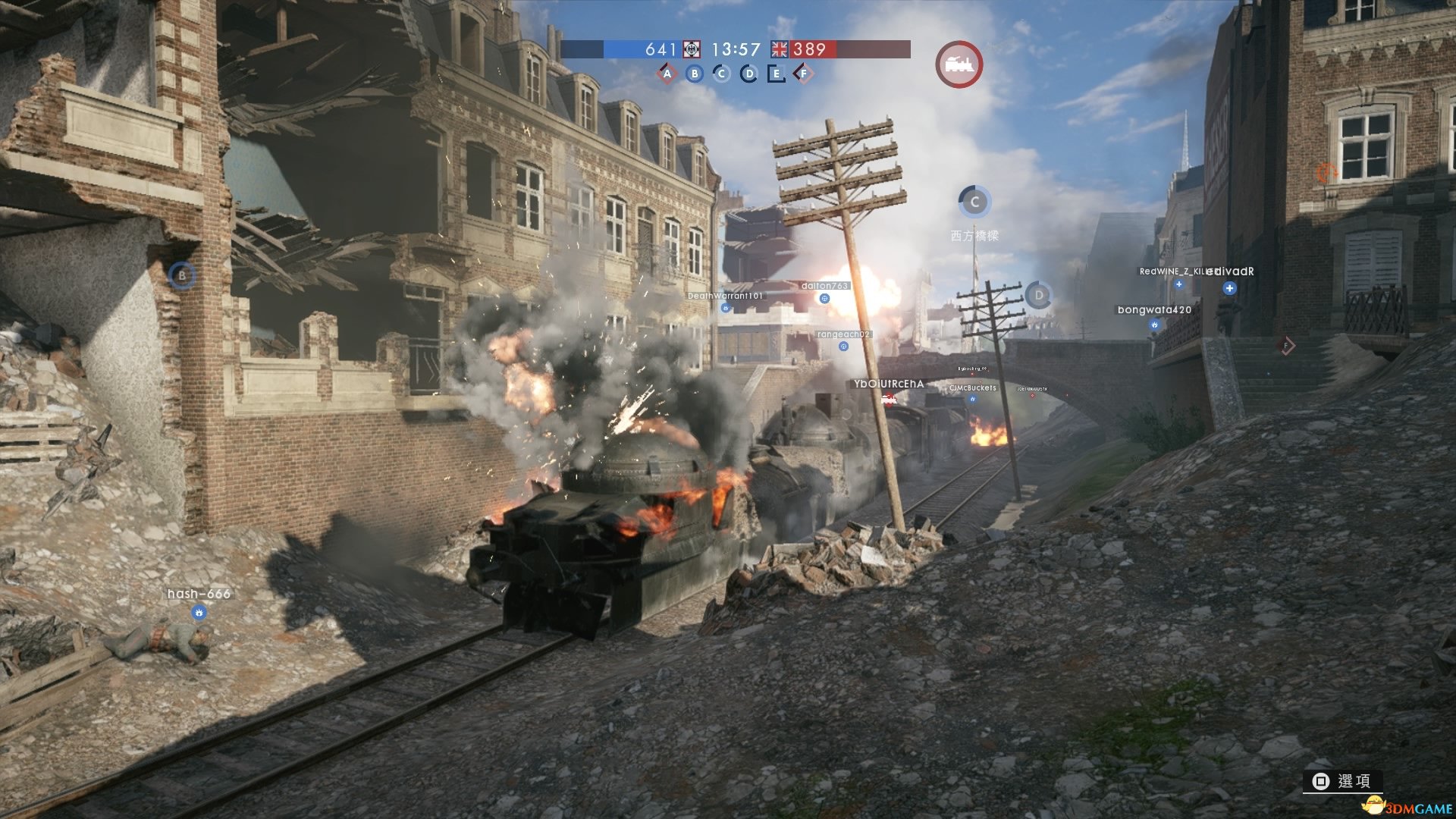
Task: Click the armored train behemoth icon
Action: click(x=959, y=64)
